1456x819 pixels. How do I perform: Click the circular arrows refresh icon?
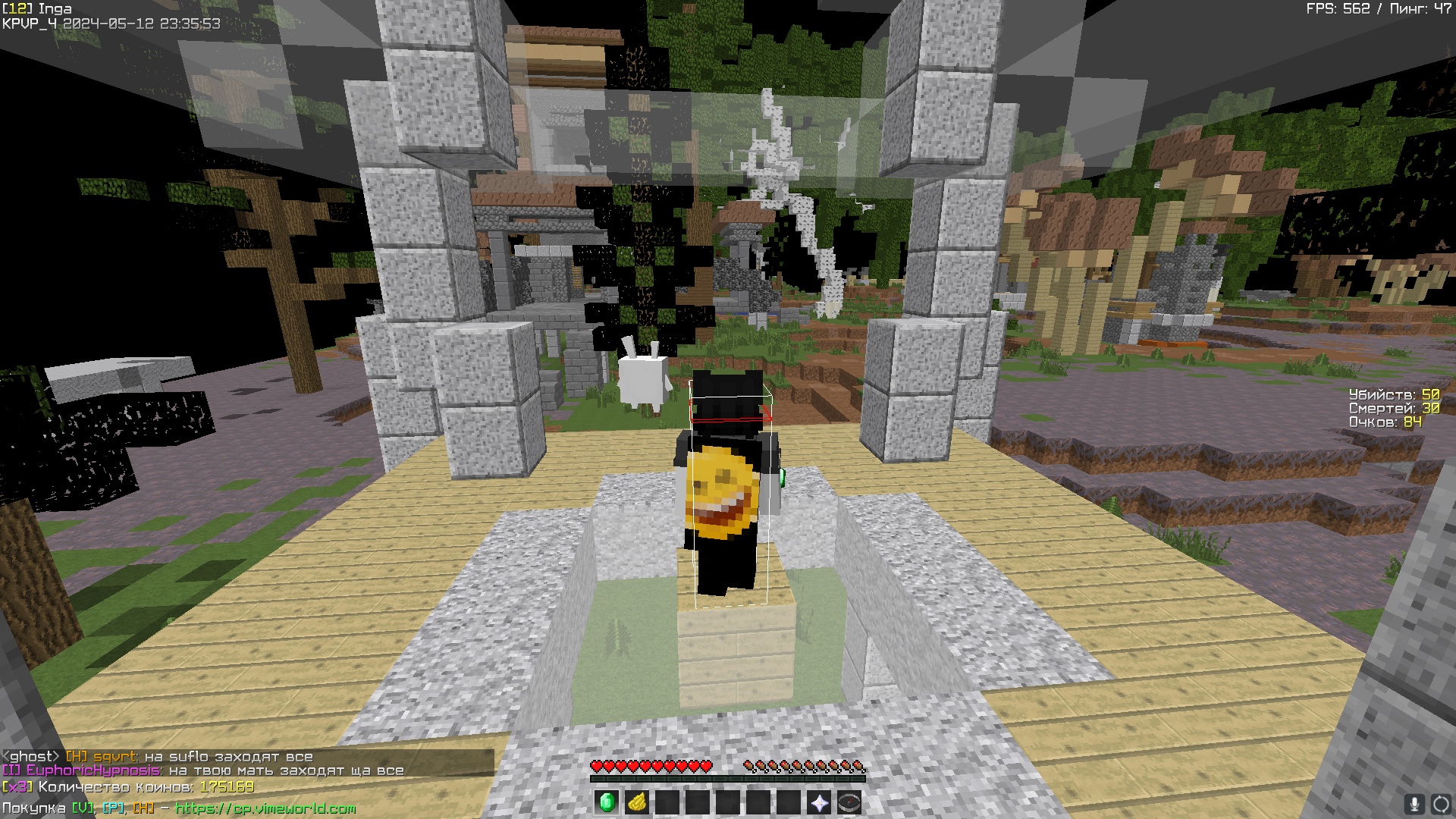tap(1440, 804)
